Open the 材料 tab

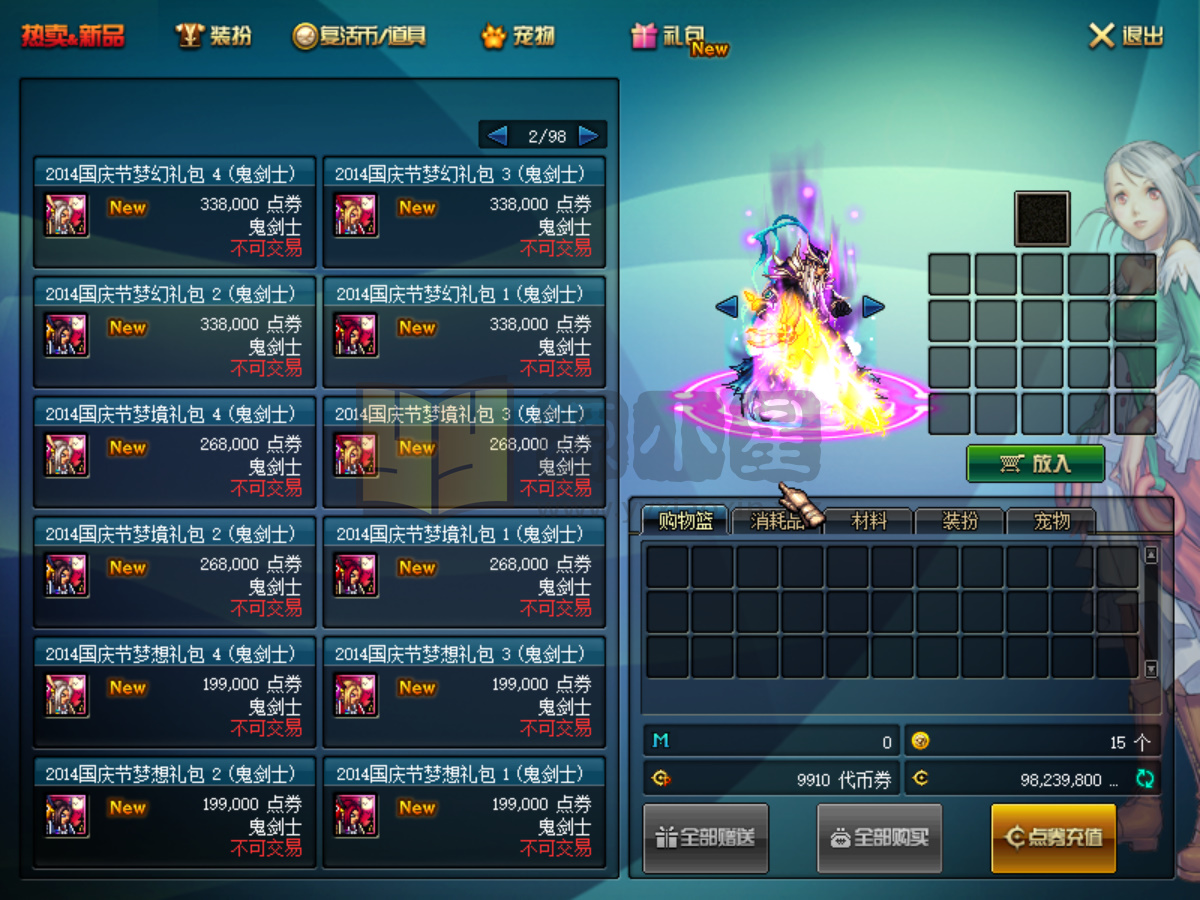pyautogui.click(x=868, y=521)
